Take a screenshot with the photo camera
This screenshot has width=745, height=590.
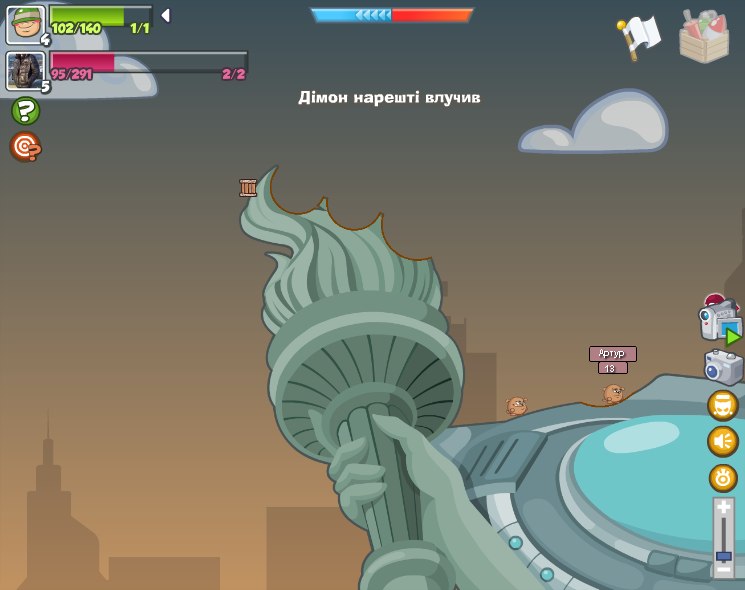coord(723,367)
